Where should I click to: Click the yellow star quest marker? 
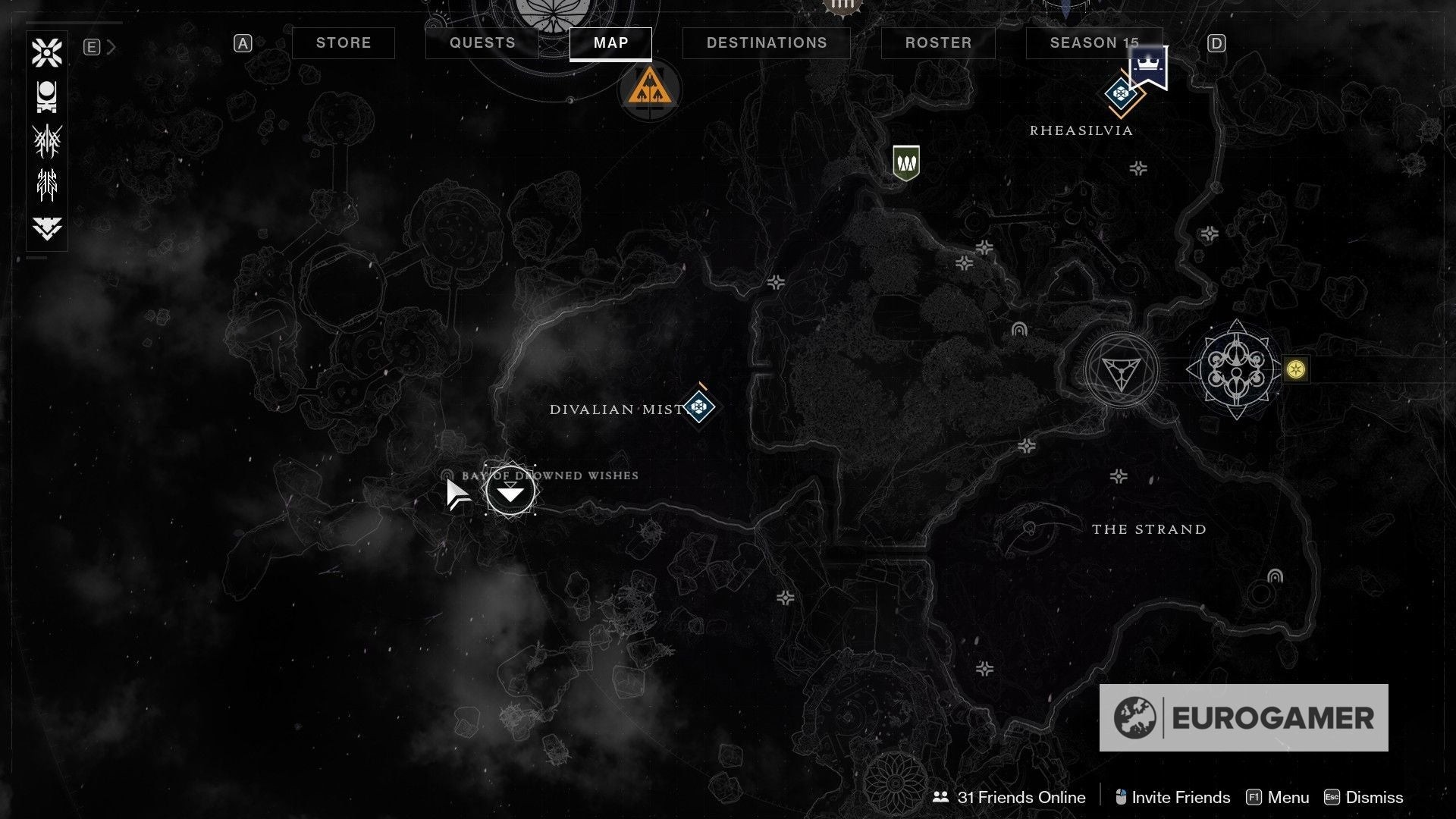[1296, 369]
